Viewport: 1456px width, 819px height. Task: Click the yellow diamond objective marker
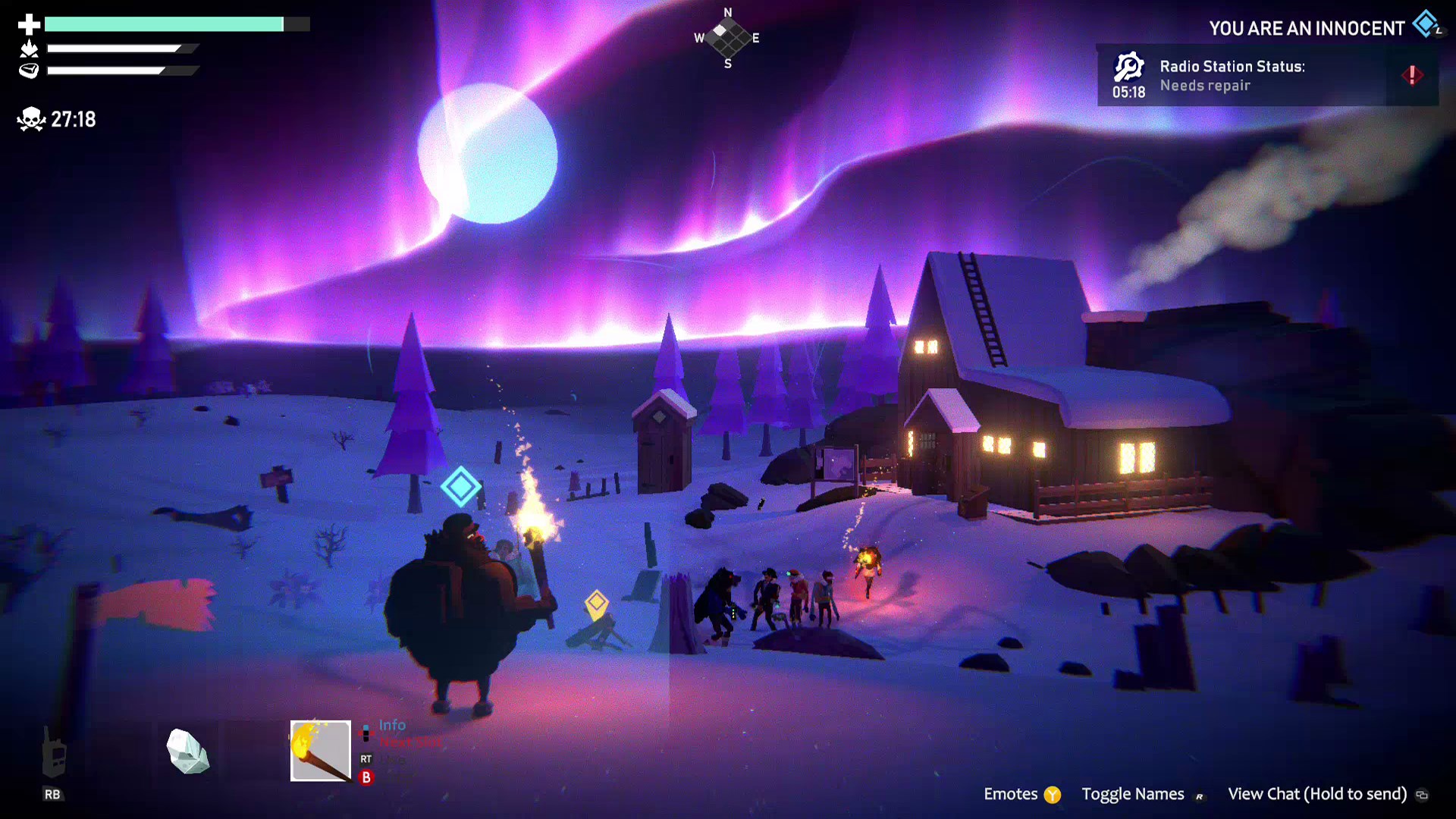pos(597,604)
